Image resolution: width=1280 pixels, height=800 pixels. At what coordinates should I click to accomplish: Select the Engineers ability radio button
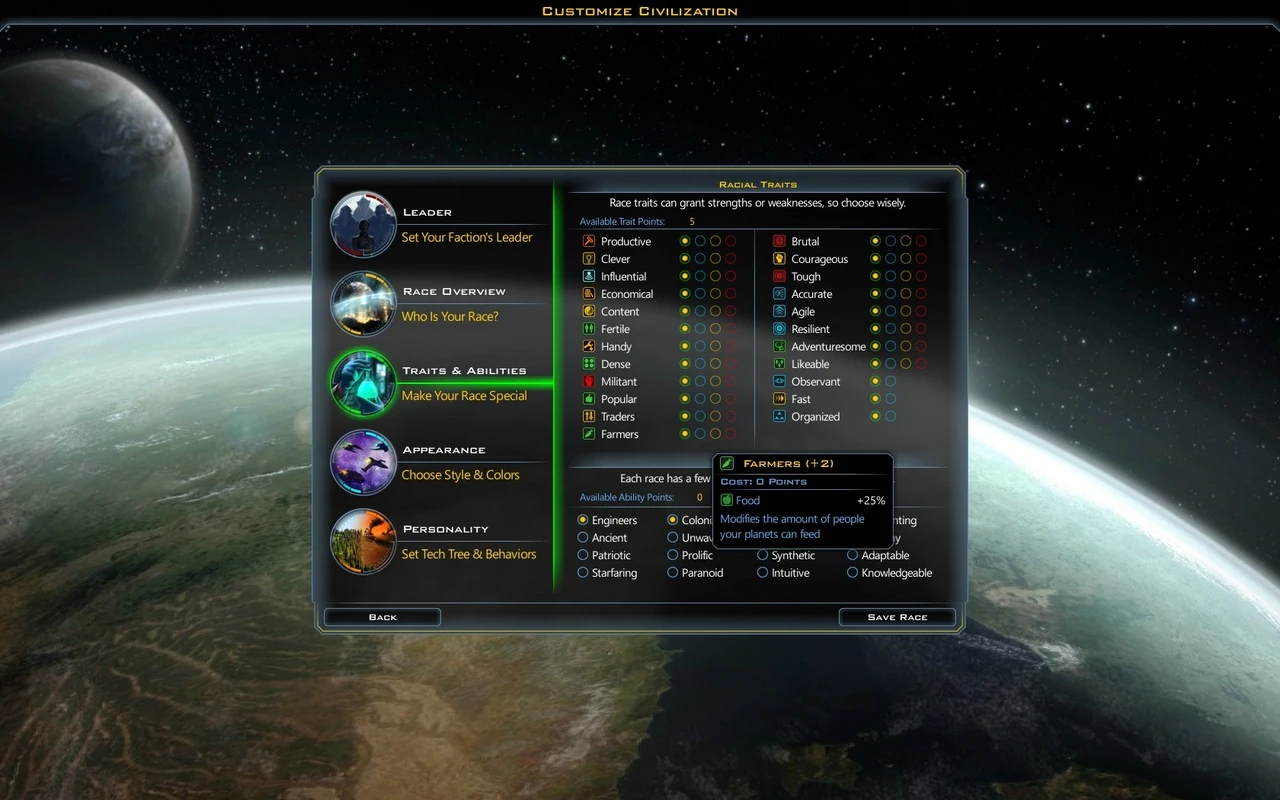[581, 520]
